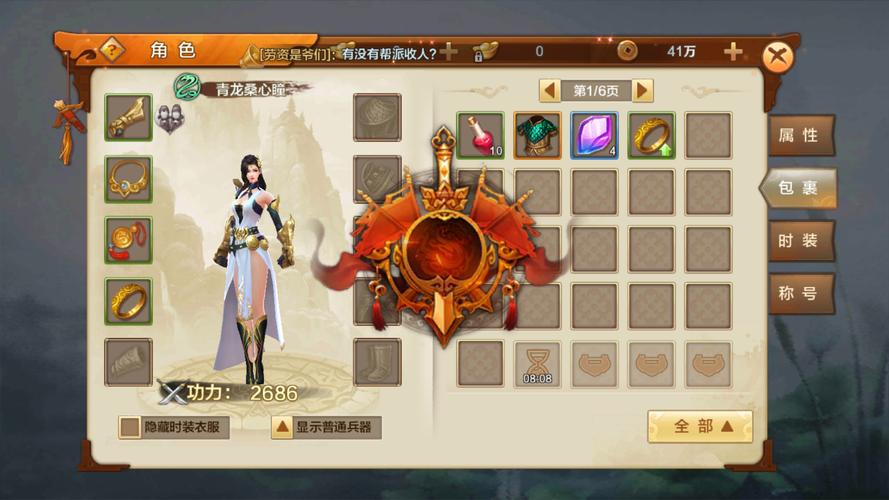Click the hourglass slot showing 08:08

point(538,364)
